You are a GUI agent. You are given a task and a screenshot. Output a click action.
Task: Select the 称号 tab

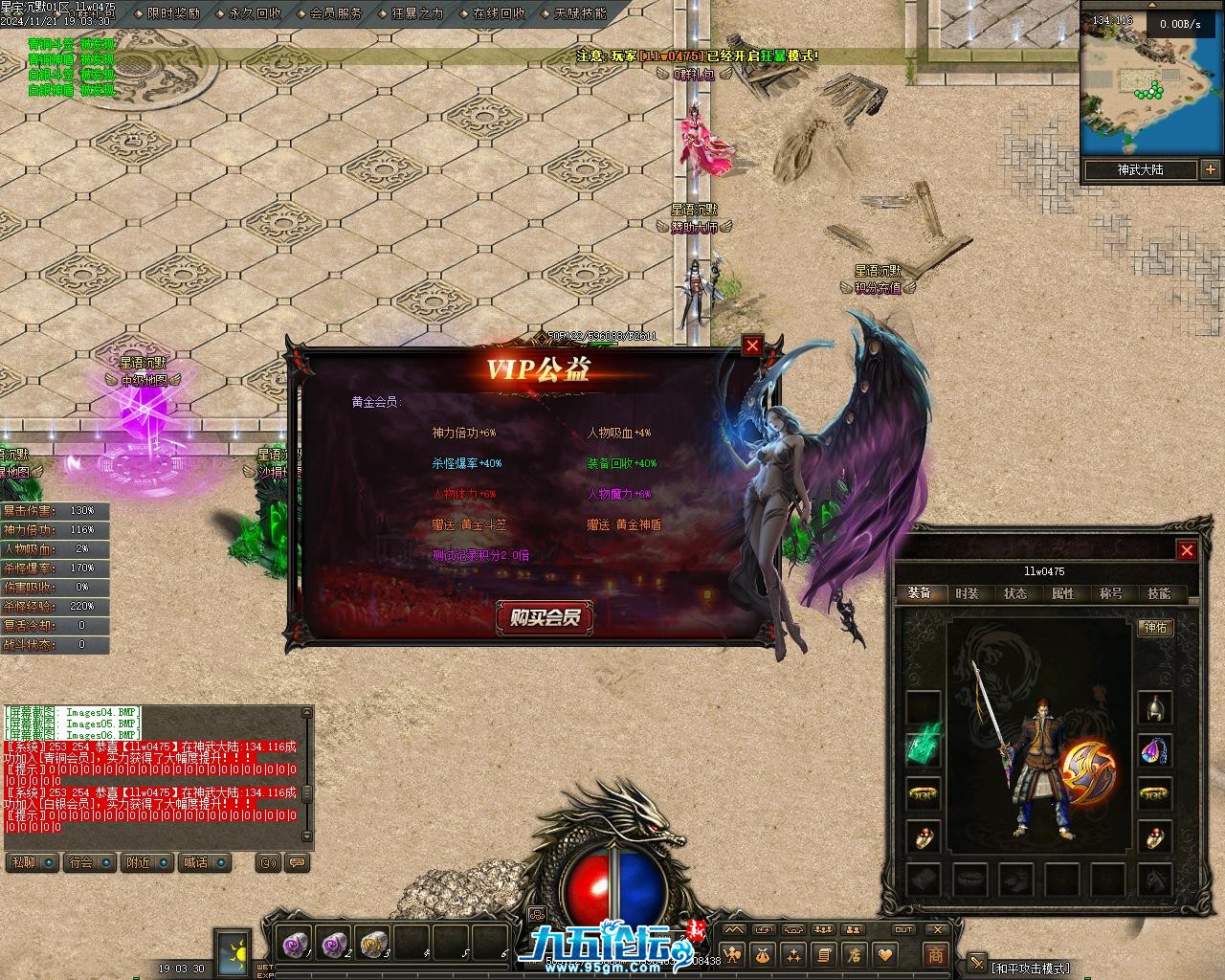click(1111, 593)
